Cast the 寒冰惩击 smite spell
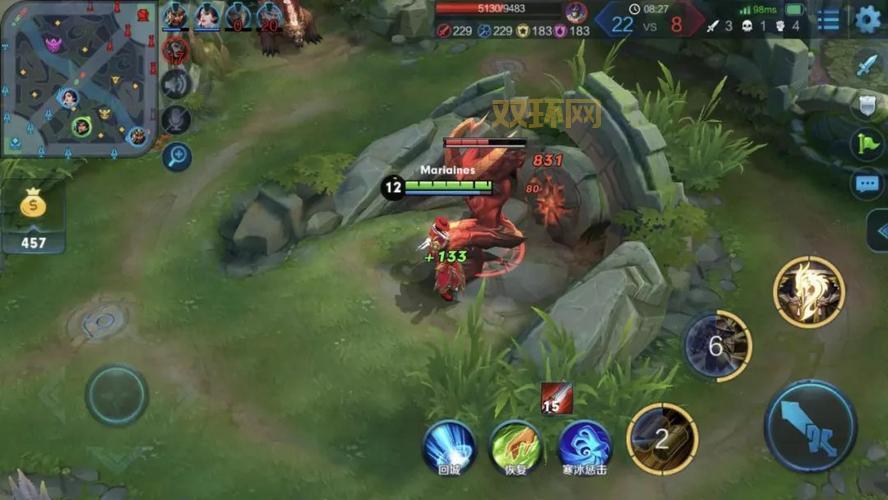This screenshot has width=888, height=500. click(x=584, y=446)
